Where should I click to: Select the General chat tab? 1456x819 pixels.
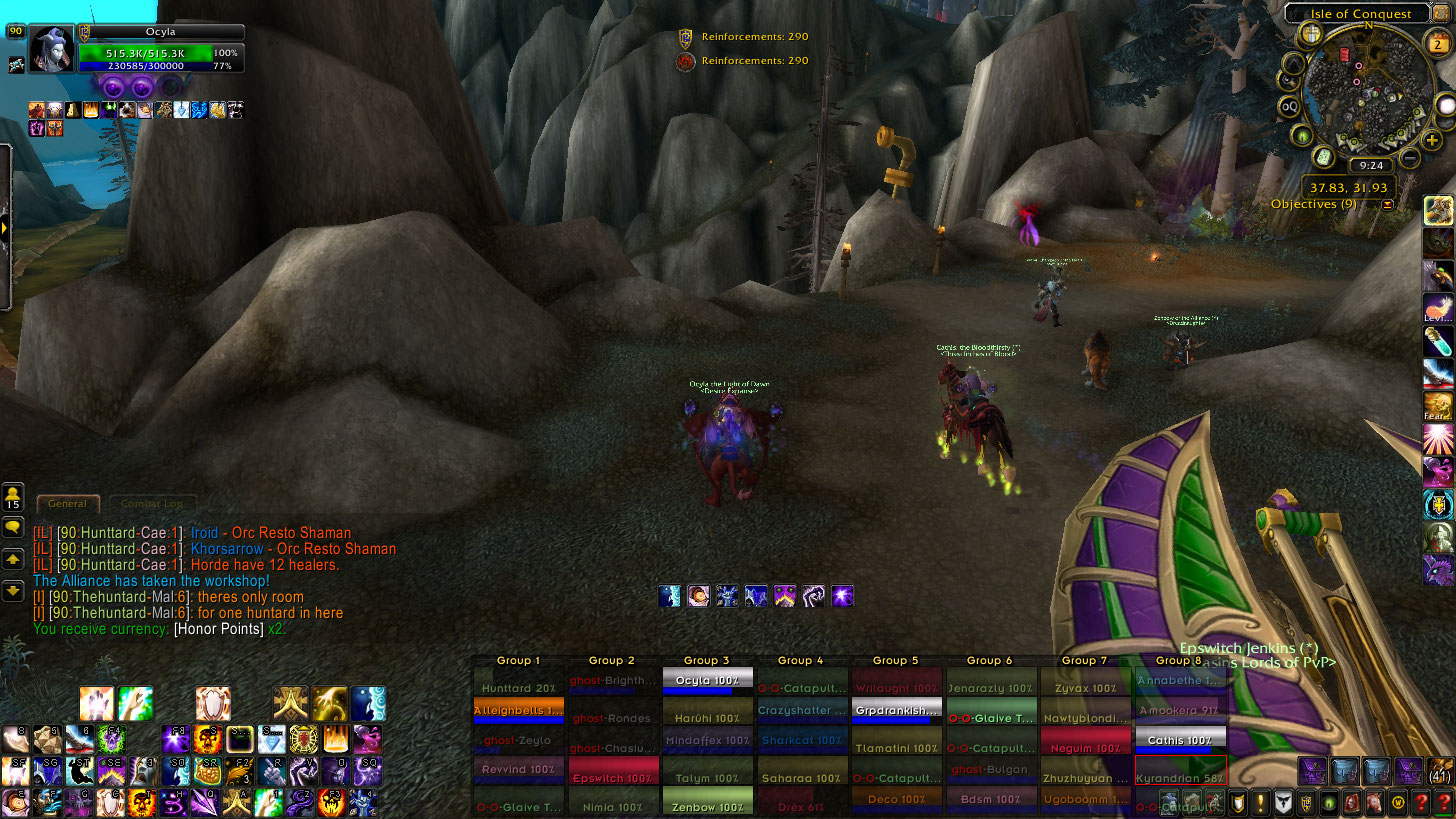click(68, 504)
